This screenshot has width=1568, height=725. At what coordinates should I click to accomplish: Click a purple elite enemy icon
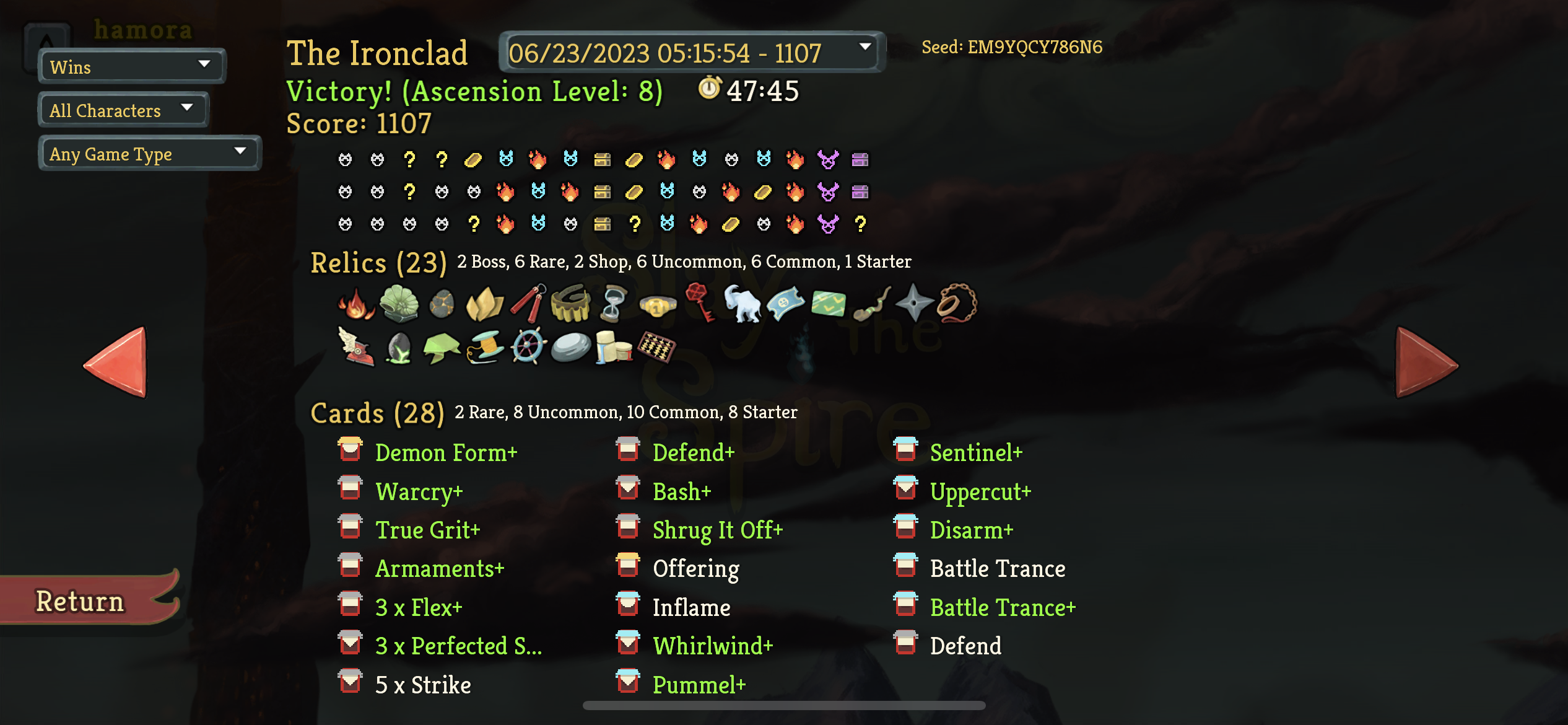click(x=829, y=160)
